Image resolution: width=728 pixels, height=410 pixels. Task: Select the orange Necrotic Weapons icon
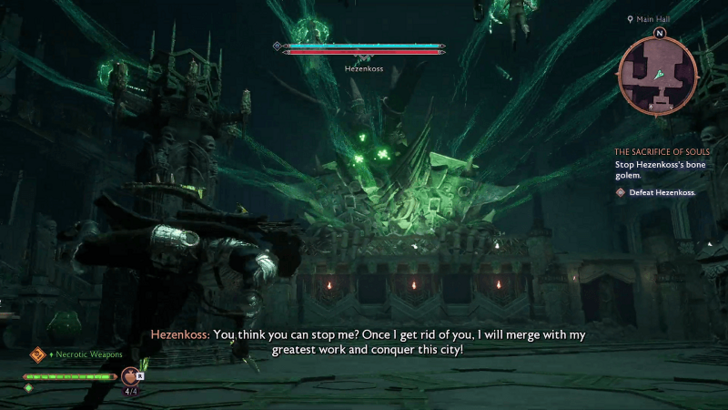click(37, 354)
